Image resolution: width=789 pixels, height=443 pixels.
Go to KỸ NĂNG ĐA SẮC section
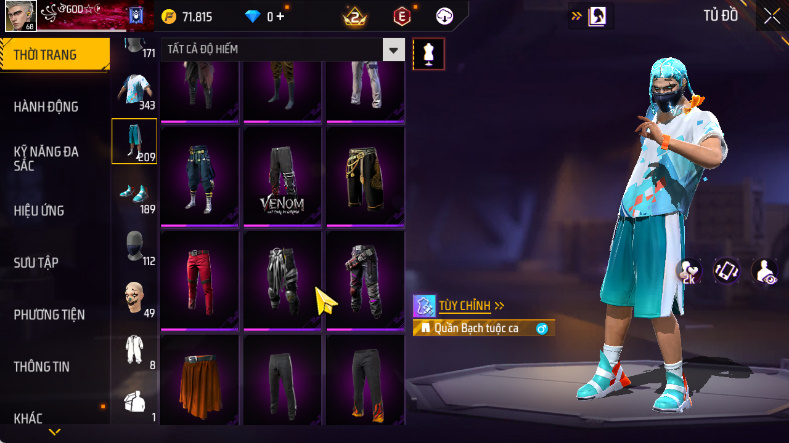pos(46,158)
